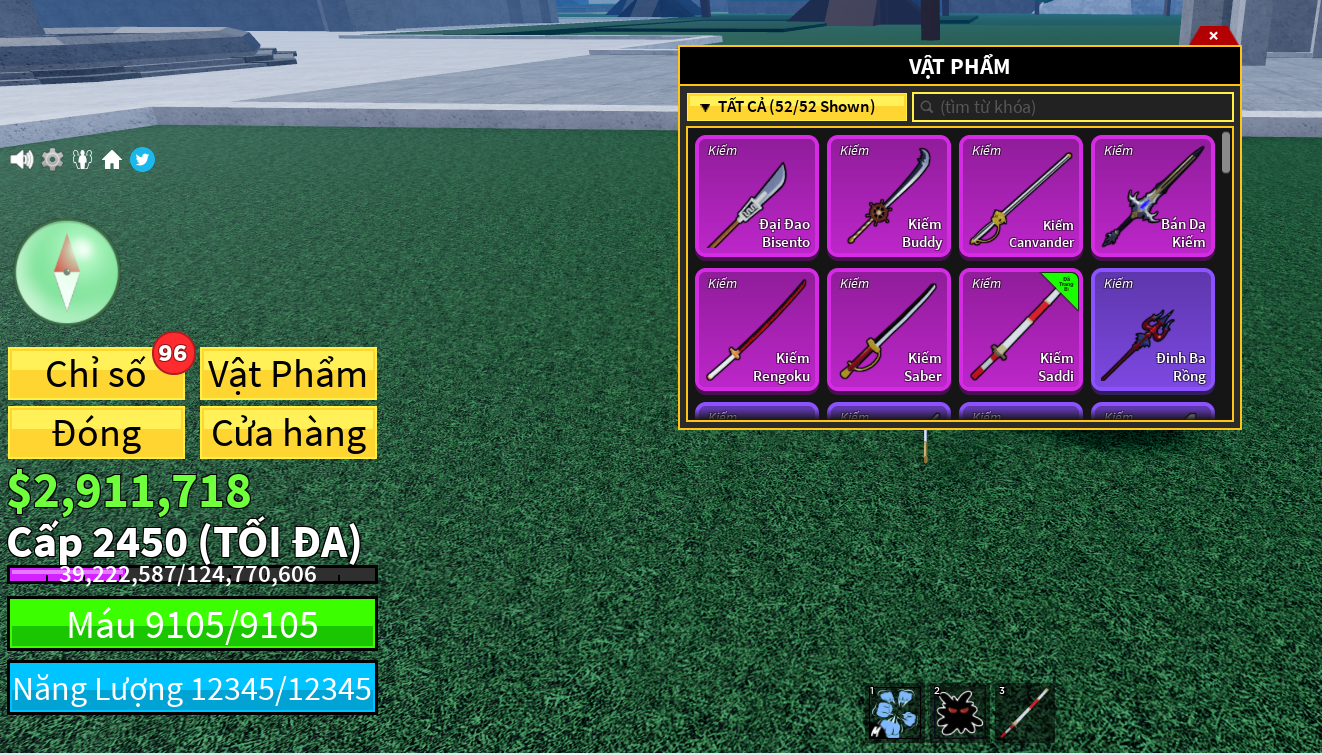
Task: Open the emotes icon next to settings
Action: [x=82, y=159]
